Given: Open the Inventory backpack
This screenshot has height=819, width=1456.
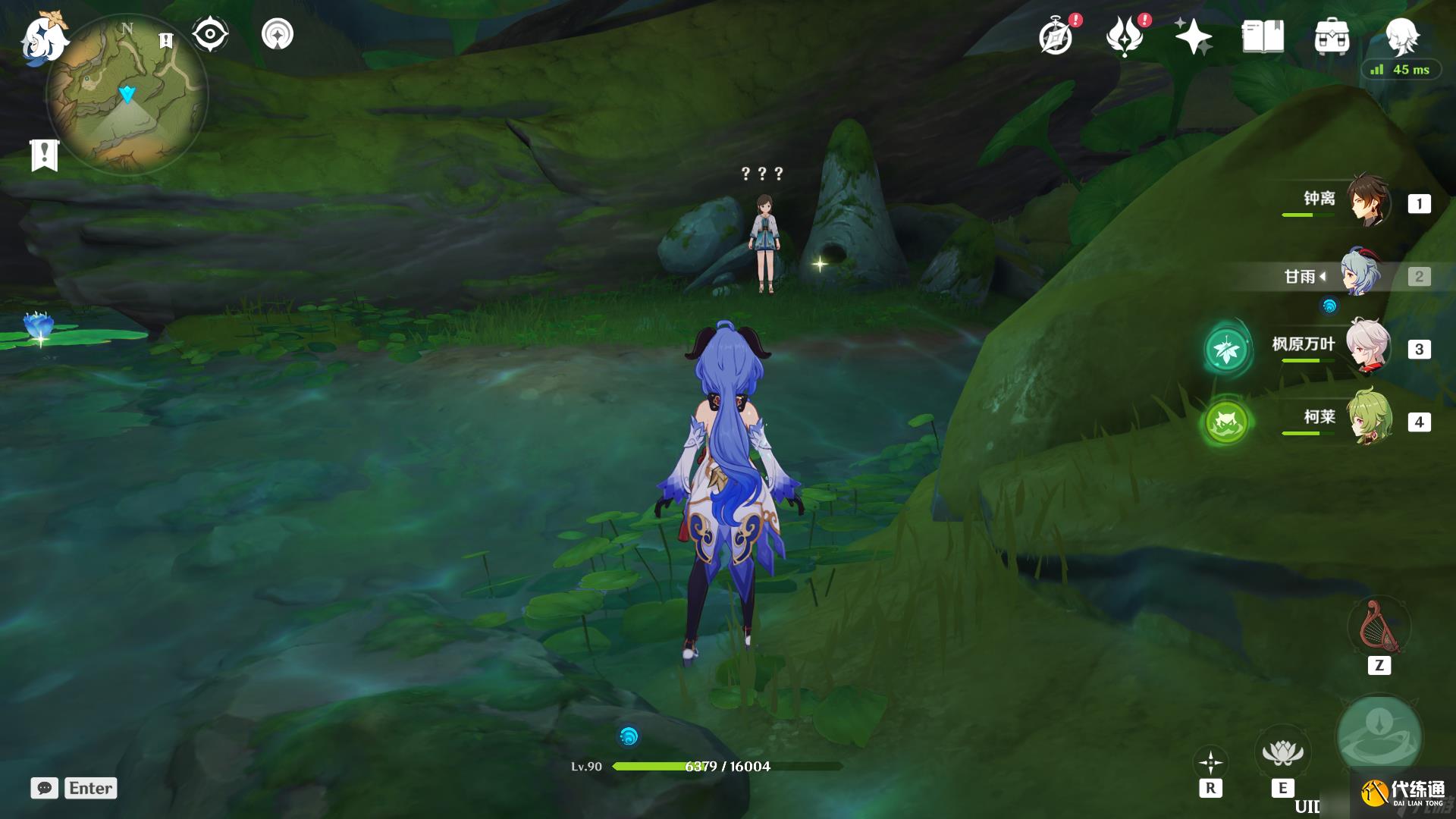Looking at the screenshot, I should click(x=1332, y=37).
